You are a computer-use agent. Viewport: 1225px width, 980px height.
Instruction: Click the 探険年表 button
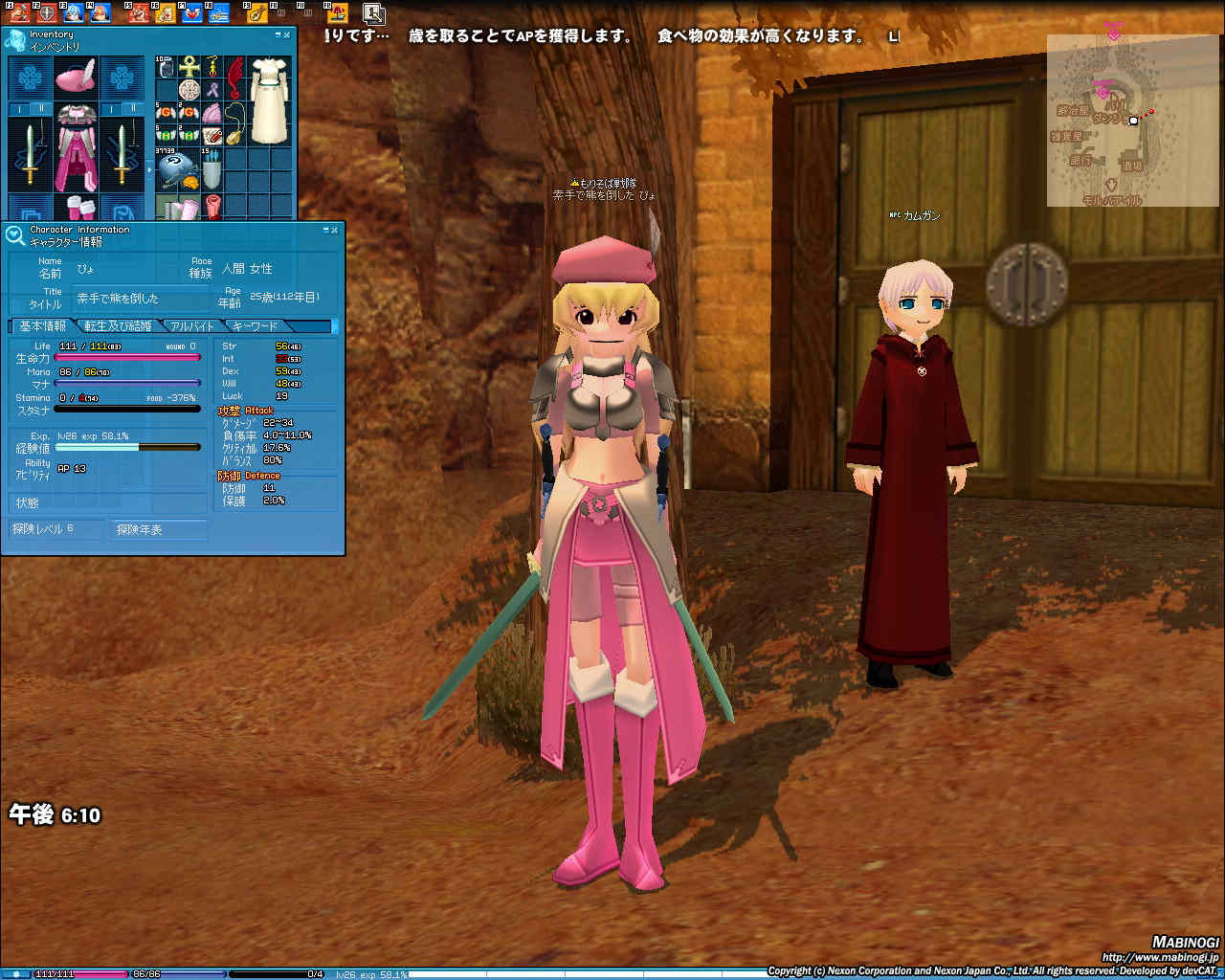[x=159, y=529]
